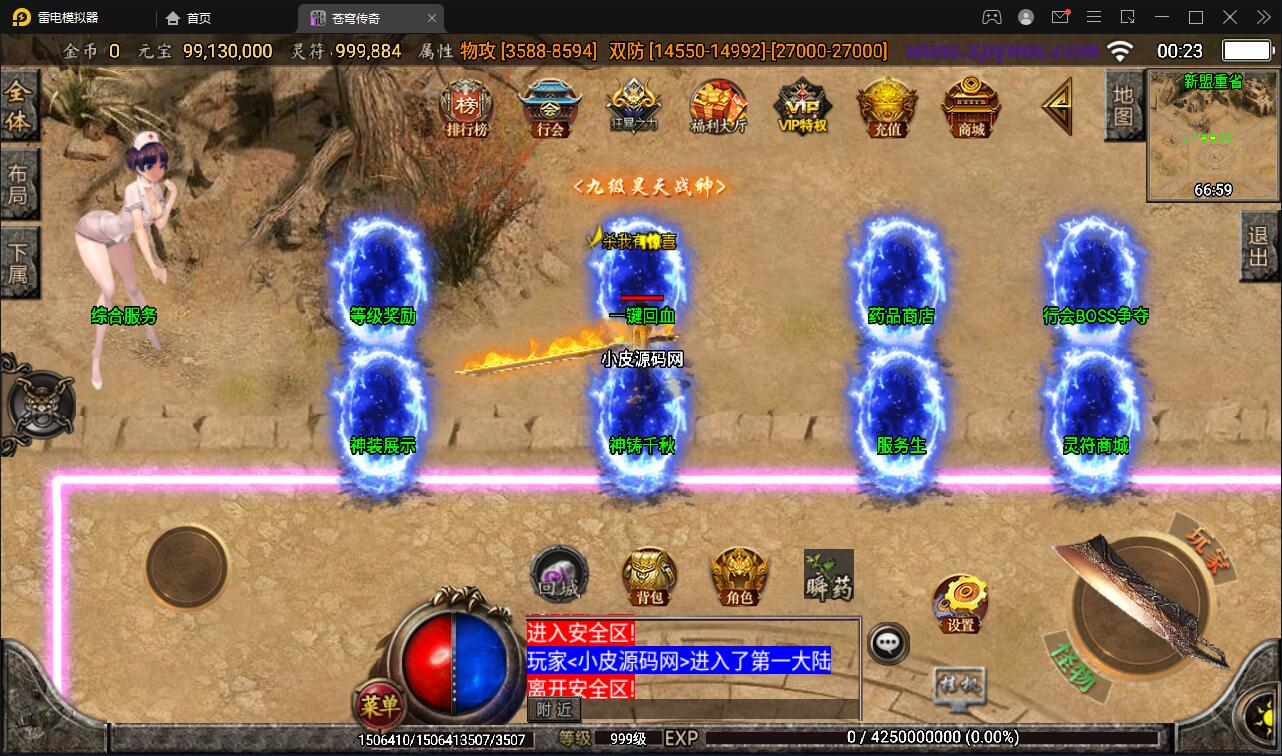The height and width of the screenshot is (756, 1282).
Task: Select the 下属 subordinates tab
Action: point(18,262)
